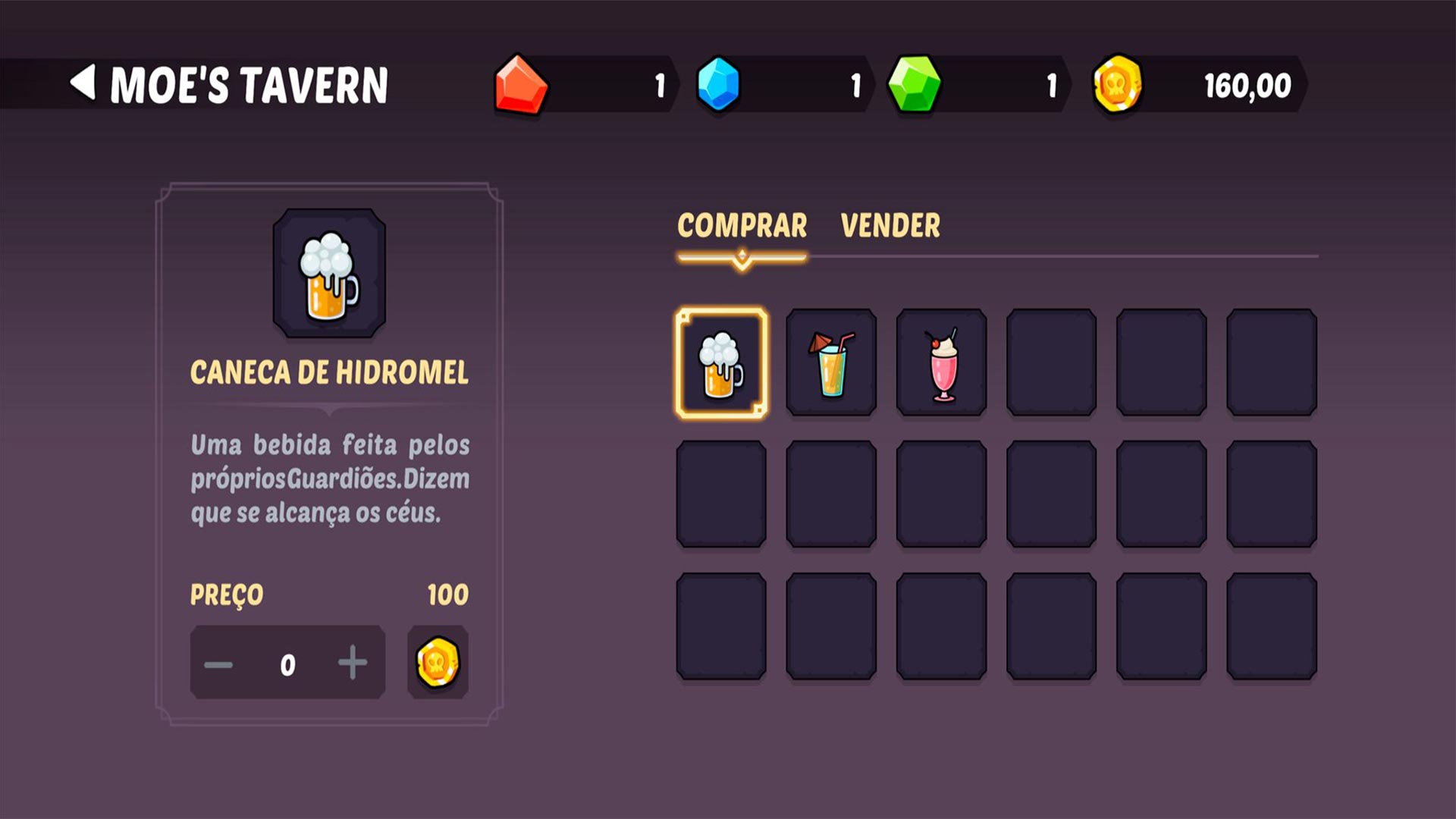Increase purchase quantity with plus button
This screenshot has height=819, width=1456.
353,664
